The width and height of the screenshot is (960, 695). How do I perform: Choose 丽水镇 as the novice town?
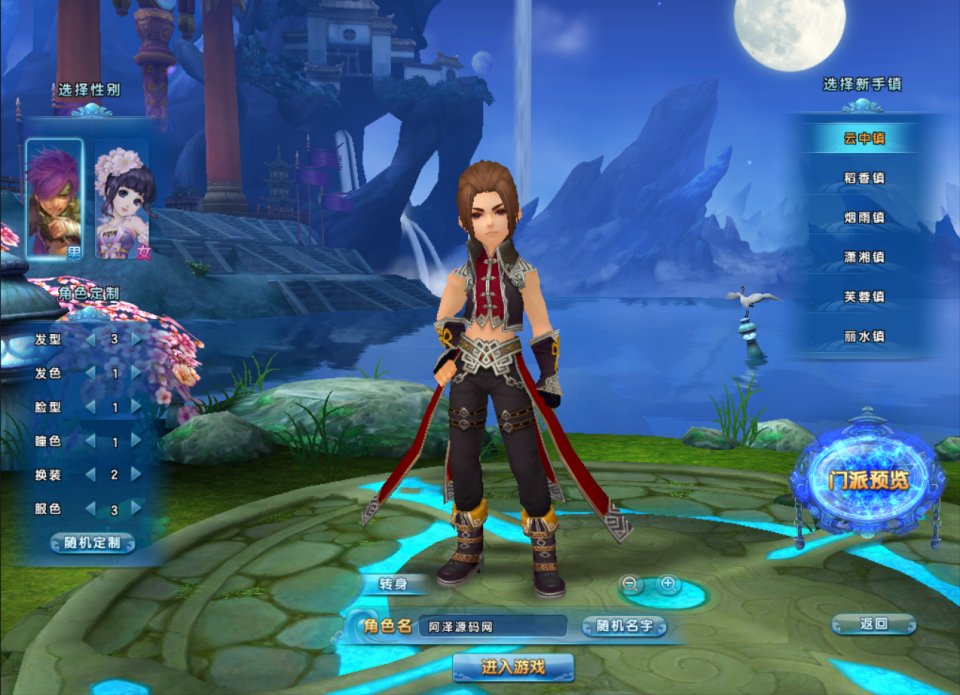(x=864, y=337)
